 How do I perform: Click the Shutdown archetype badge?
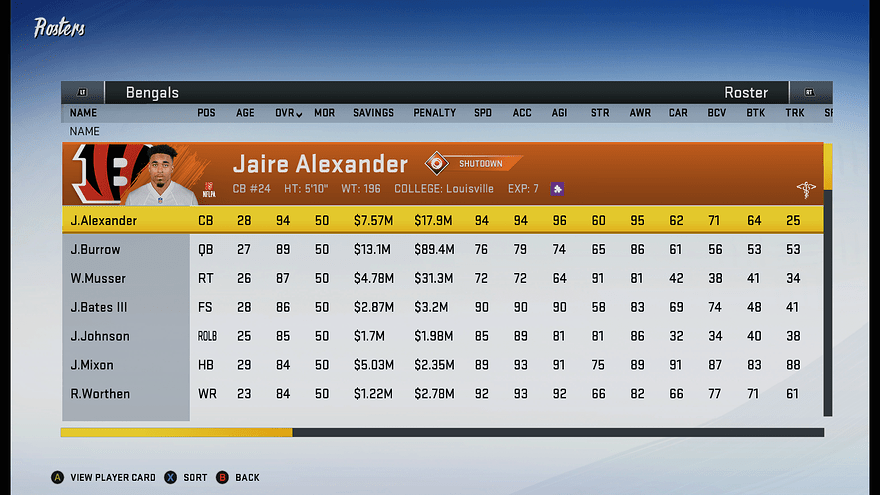[474, 163]
